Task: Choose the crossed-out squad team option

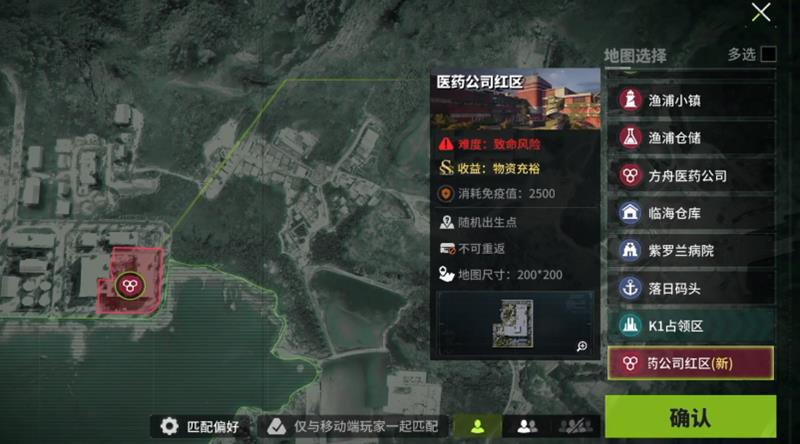Action: tap(573, 427)
